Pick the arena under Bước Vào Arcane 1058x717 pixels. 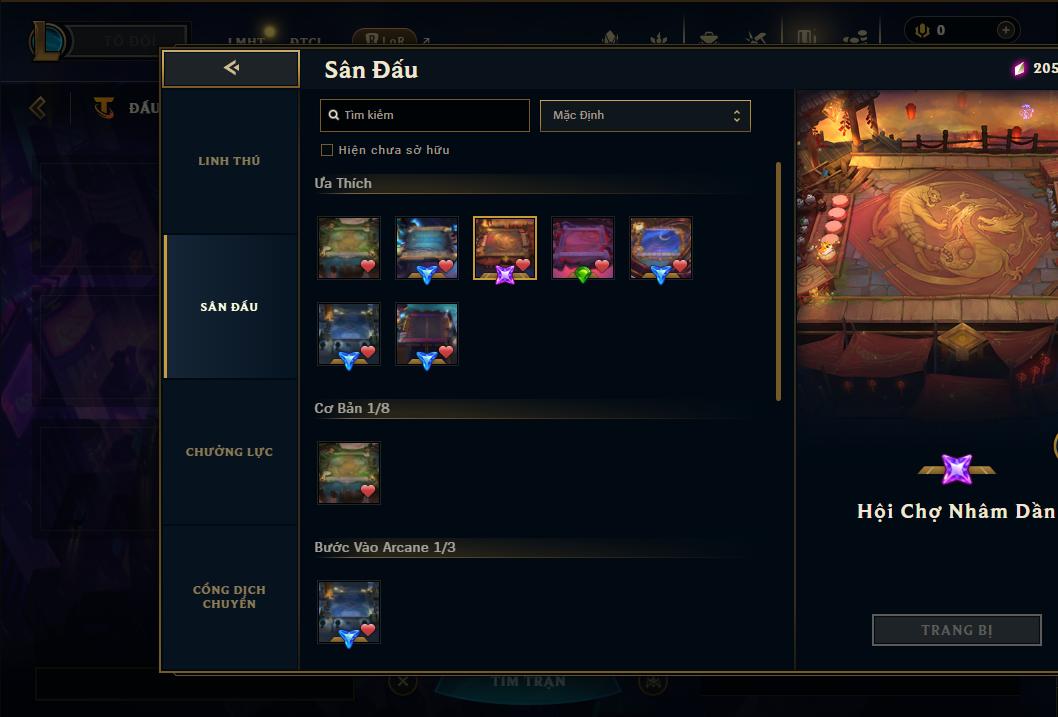[x=349, y=612]
